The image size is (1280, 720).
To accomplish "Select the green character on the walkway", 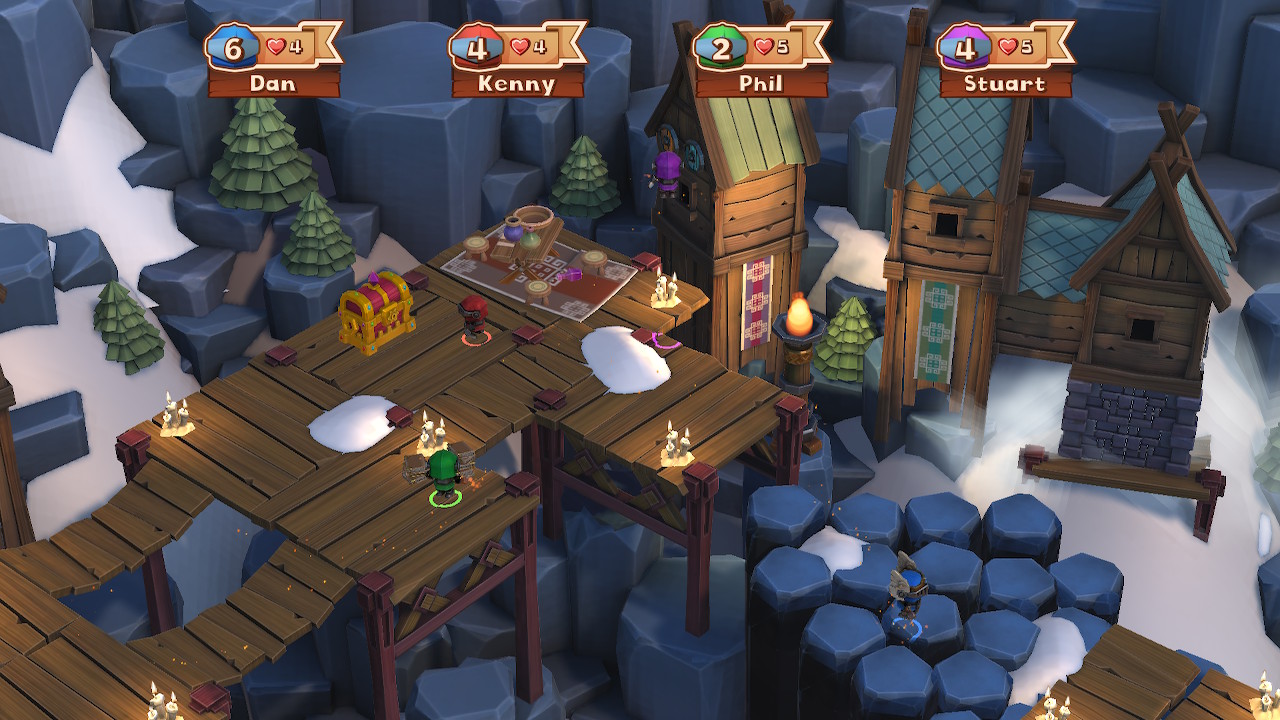I will (444, 467).
